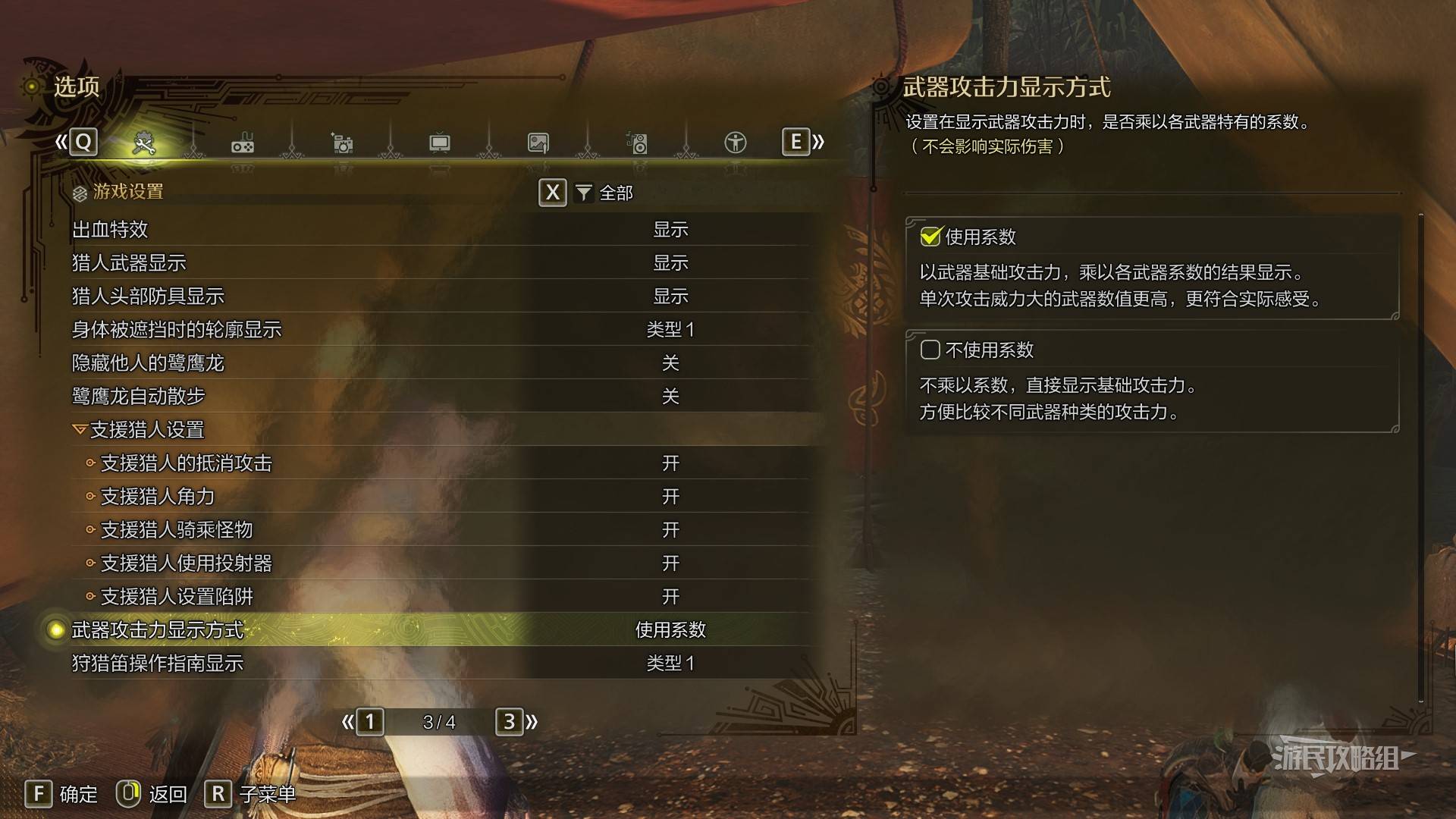Viewport: 1456px width, 819px height.
Task: Collapse the 支援猎人设置 section expander
Action: coord(81,429)
